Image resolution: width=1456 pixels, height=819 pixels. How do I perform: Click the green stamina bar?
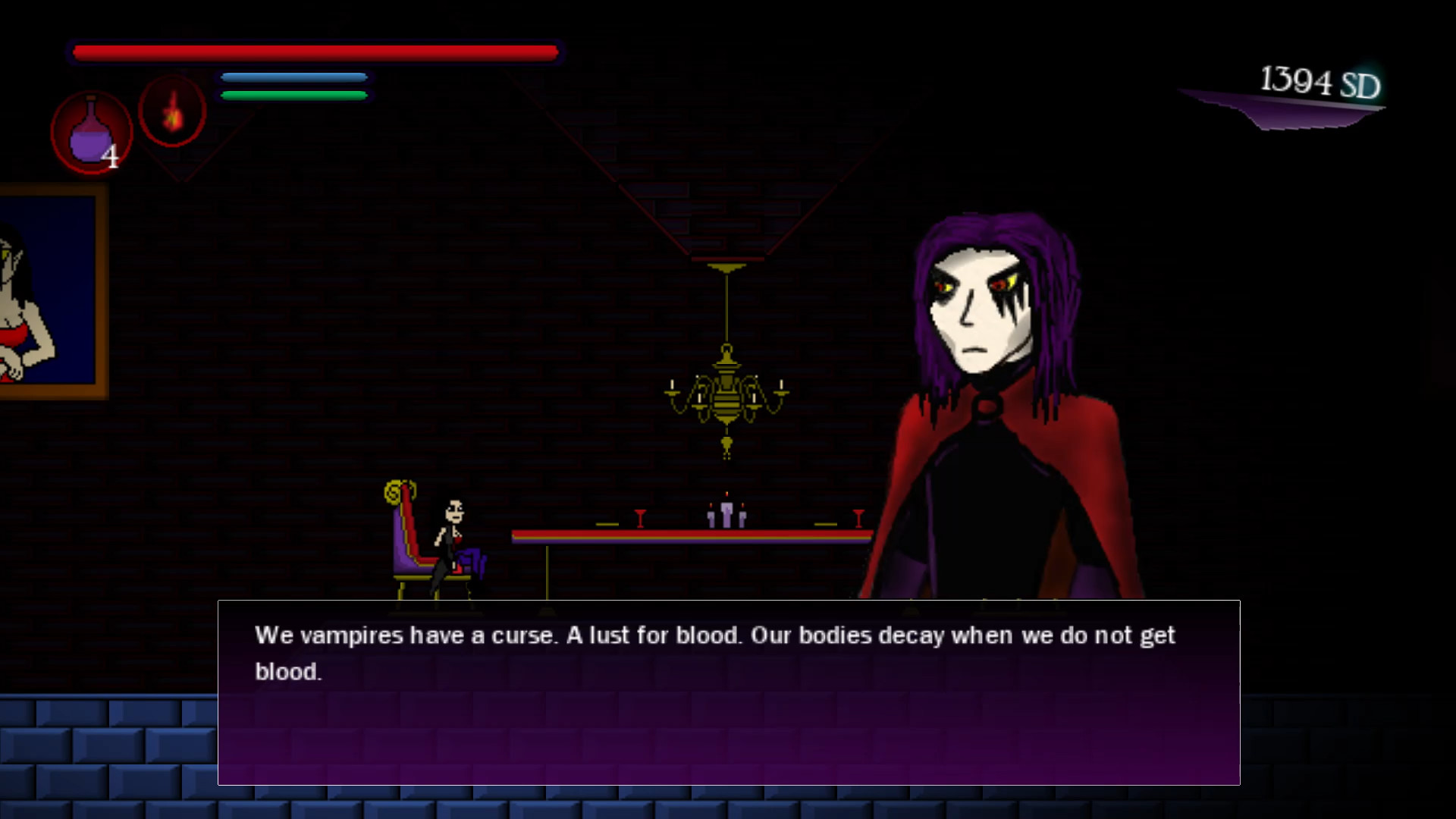293,94
